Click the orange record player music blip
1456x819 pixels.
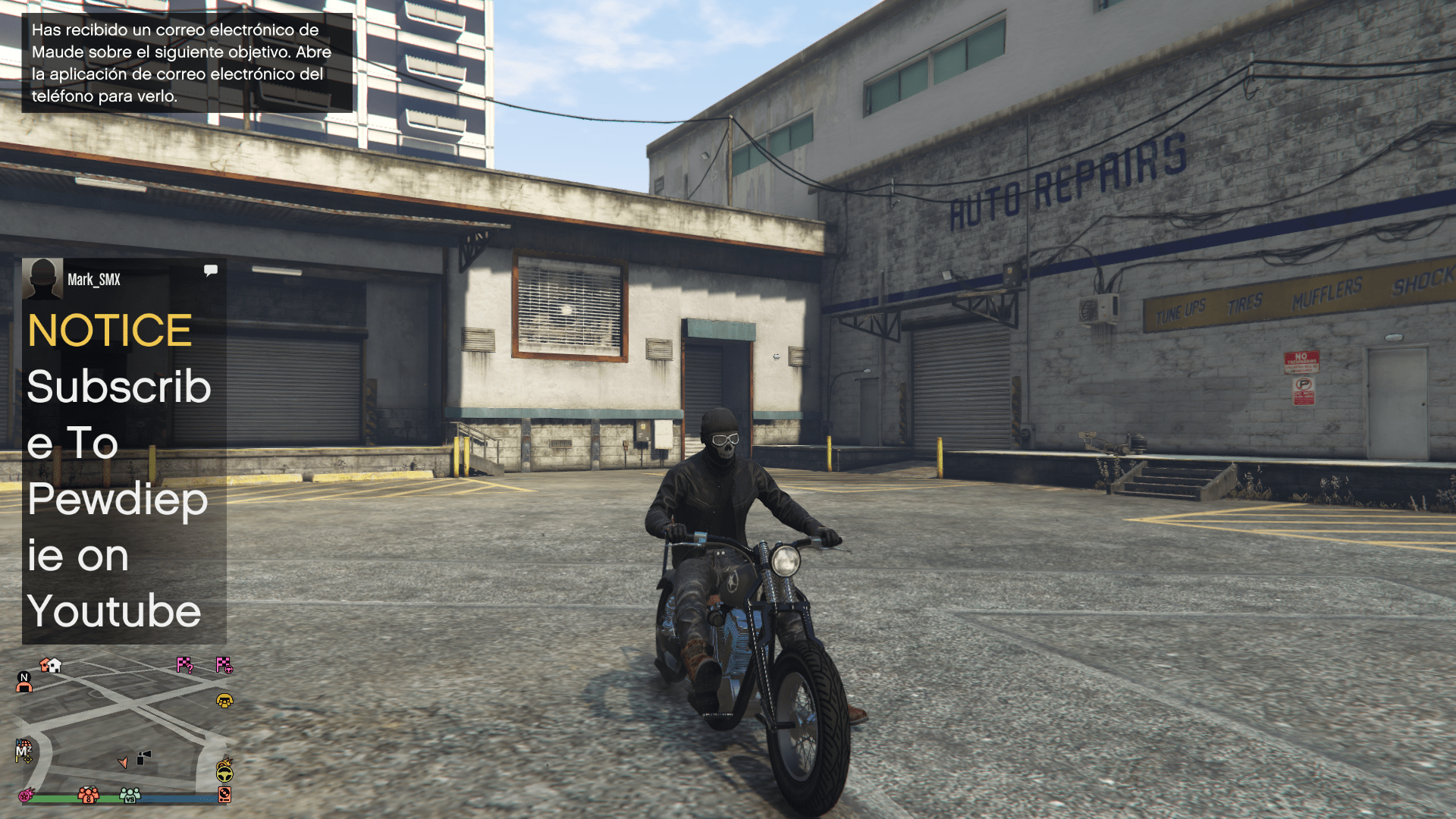pyautogui.click(x=224, y=795)
